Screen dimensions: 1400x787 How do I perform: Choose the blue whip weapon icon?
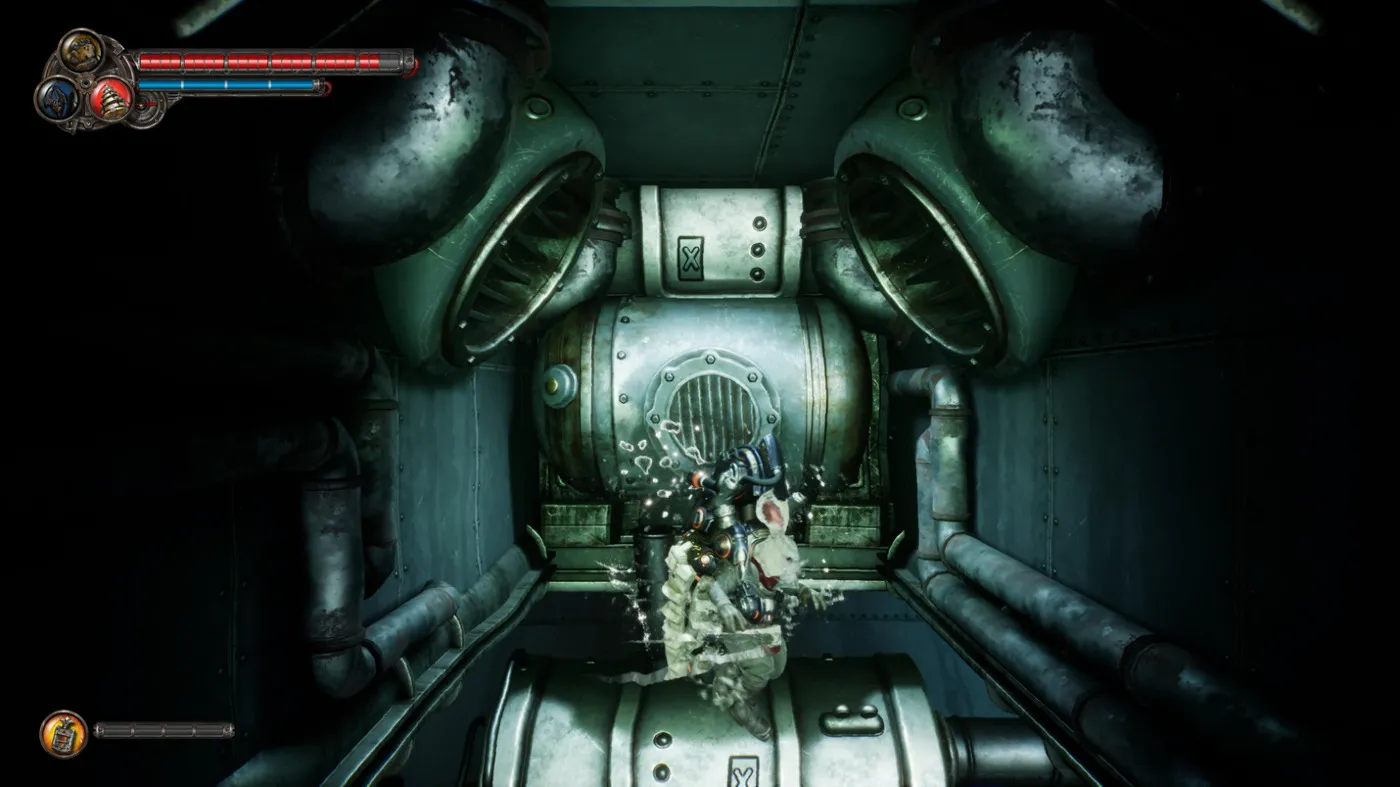(x=56, y=99)
